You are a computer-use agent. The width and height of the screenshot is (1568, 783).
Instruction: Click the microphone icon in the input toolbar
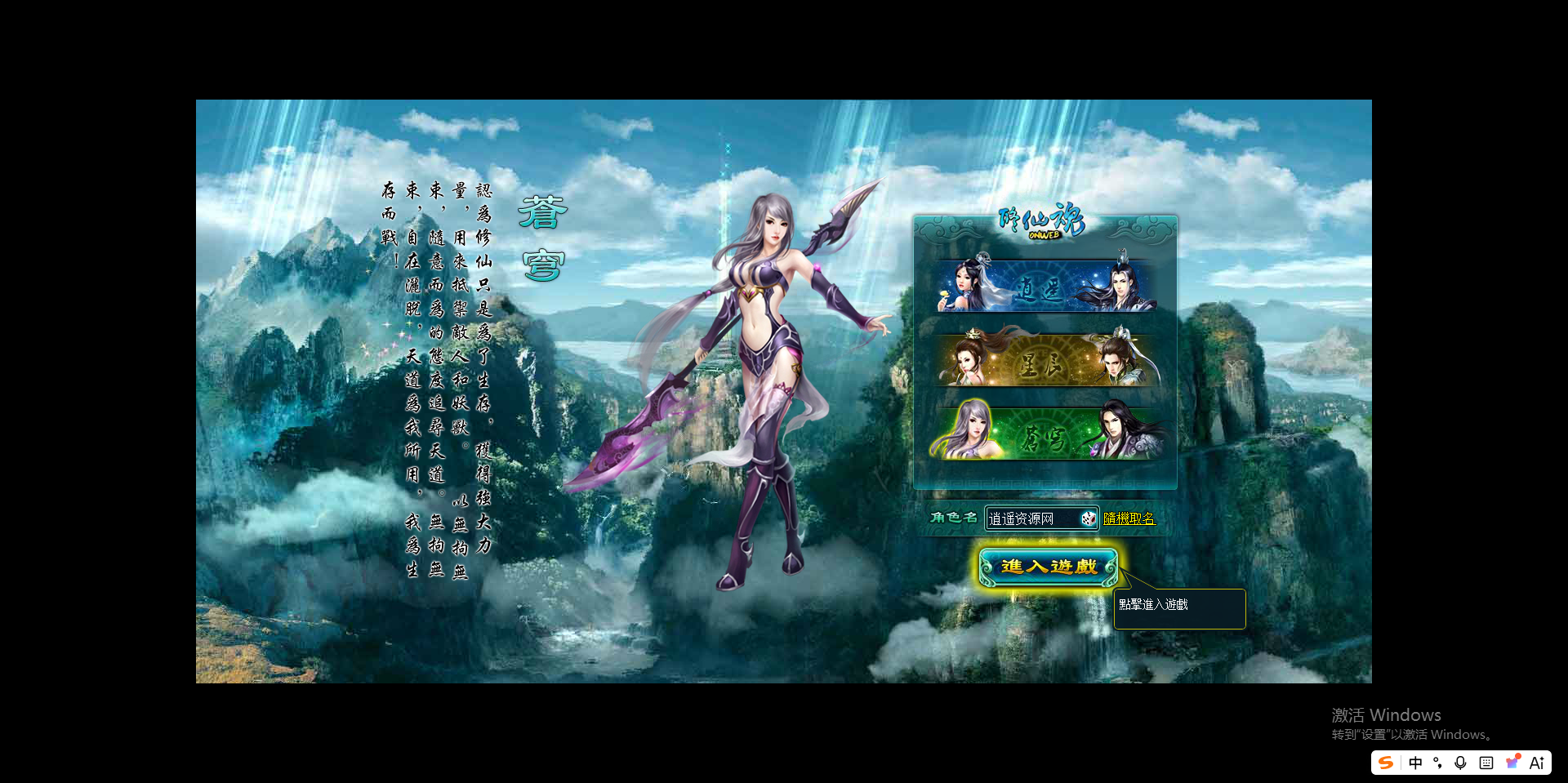[x=1460, y=763]
